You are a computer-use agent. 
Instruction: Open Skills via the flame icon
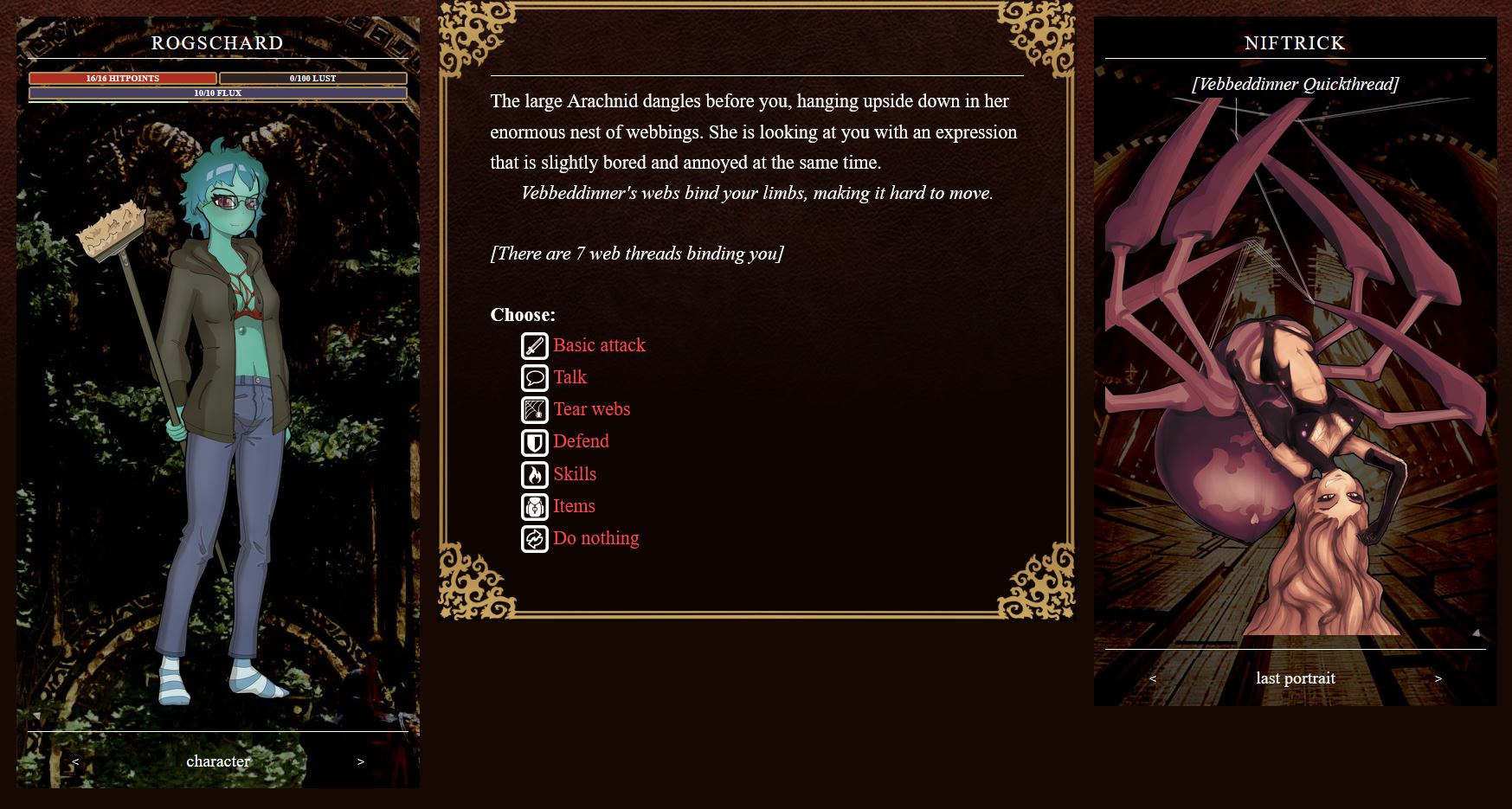click(x=534, y=474)
